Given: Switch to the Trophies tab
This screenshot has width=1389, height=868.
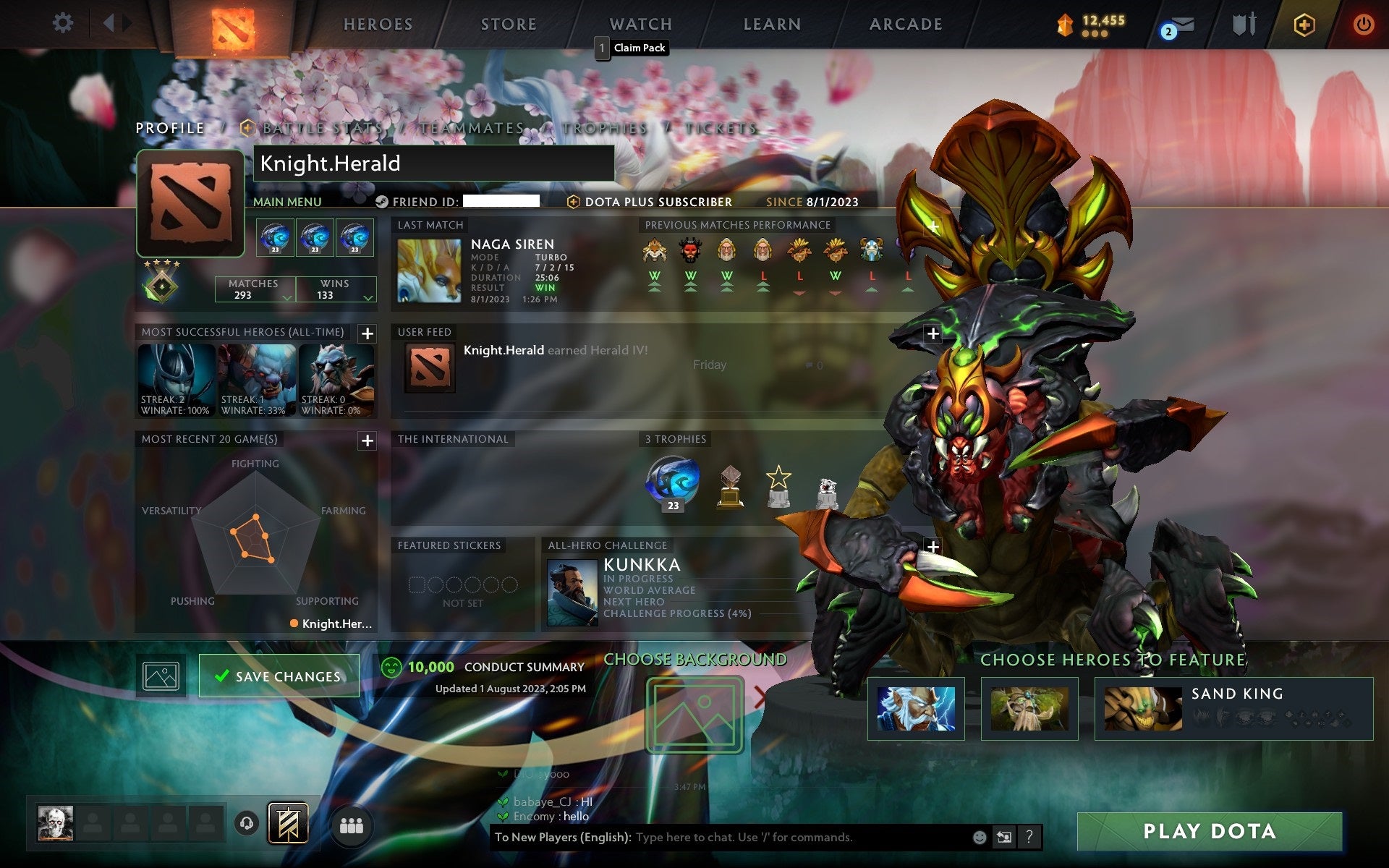Looking at the screenshot, I should [x=606, y=128].
